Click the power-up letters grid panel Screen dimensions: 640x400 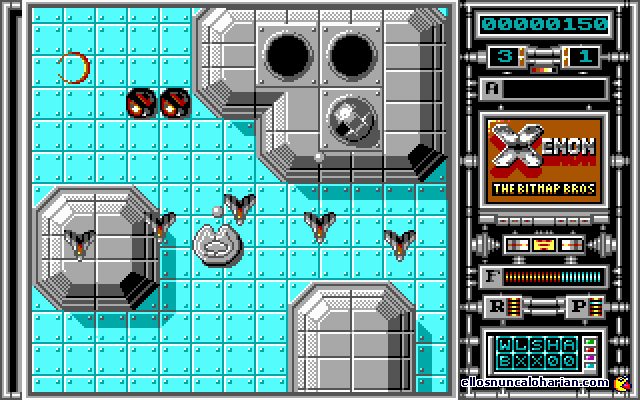click(x=536, y=350)
